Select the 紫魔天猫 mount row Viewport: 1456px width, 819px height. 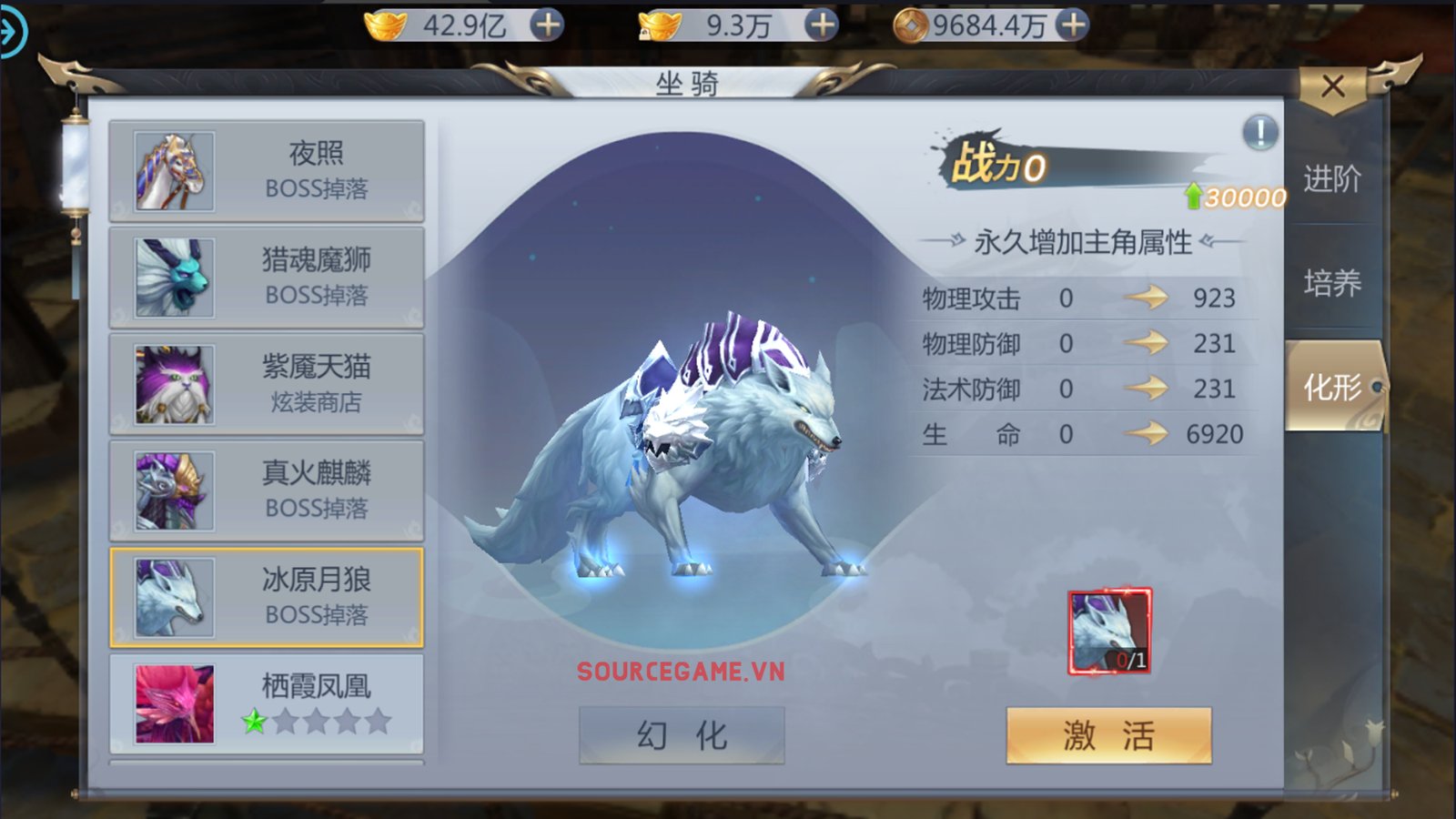267,384
